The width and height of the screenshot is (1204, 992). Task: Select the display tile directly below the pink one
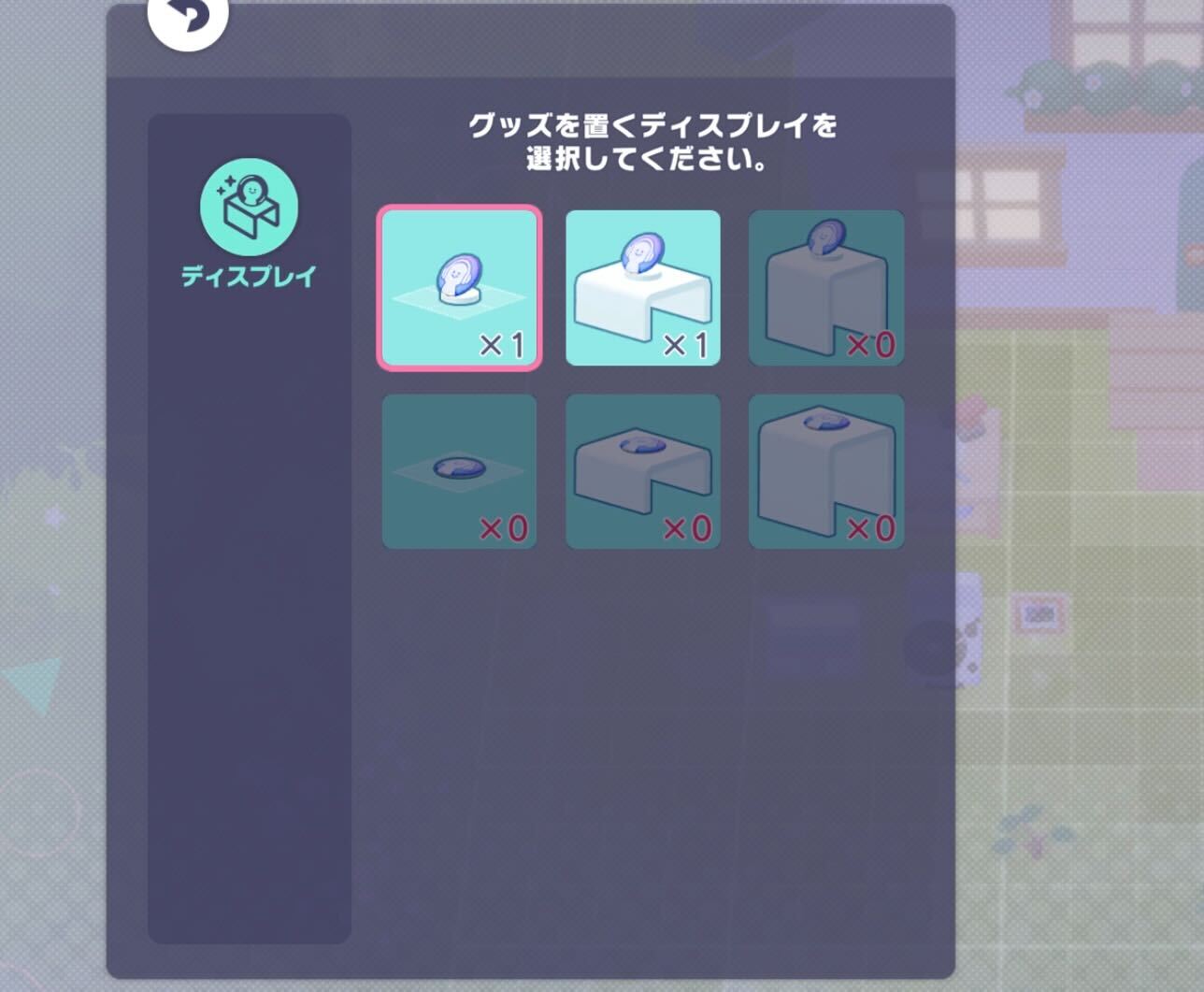pyautogui.click(x=460, y=469)
